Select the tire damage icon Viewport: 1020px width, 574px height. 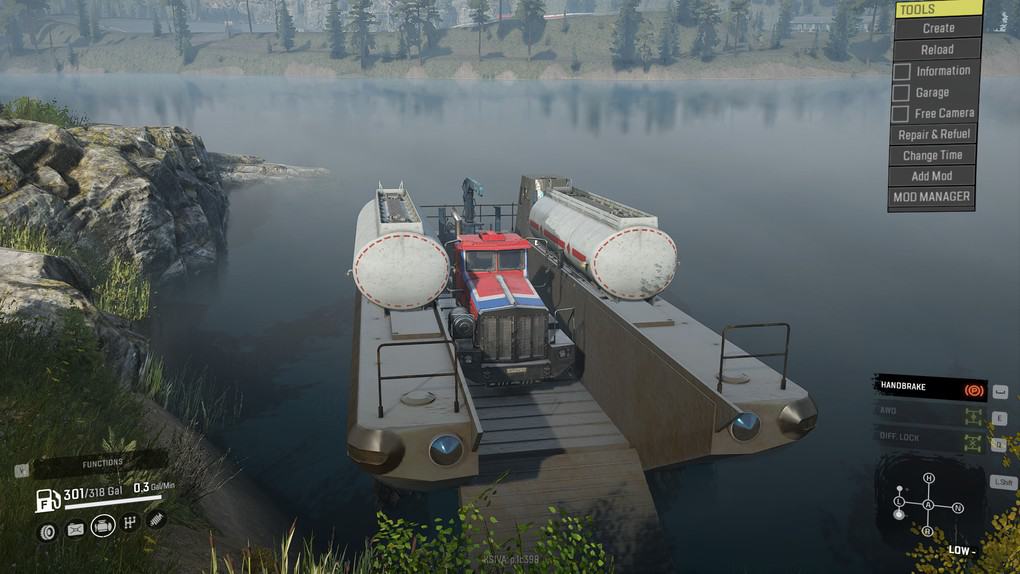click(x=47, y=531)
